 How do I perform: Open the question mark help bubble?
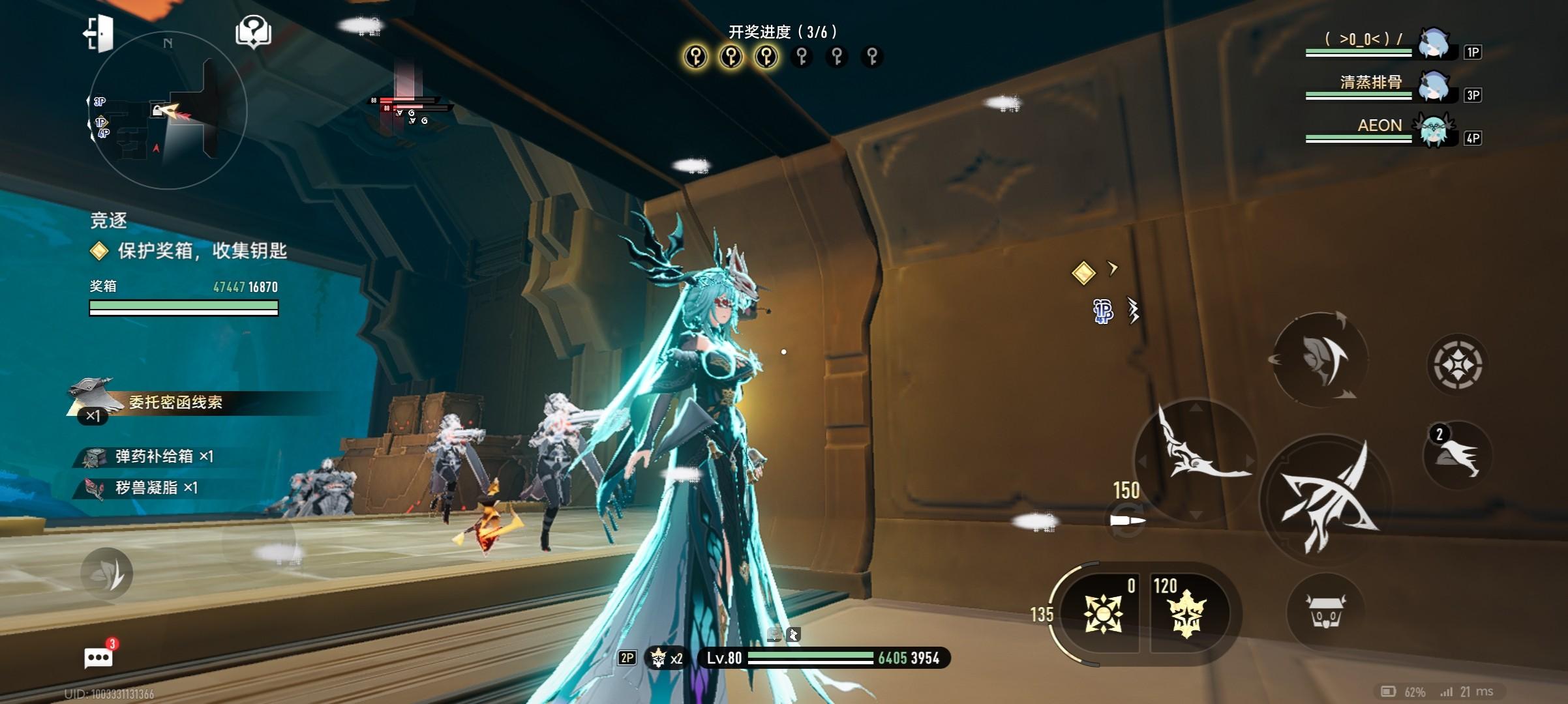click(x=253, y=31)
